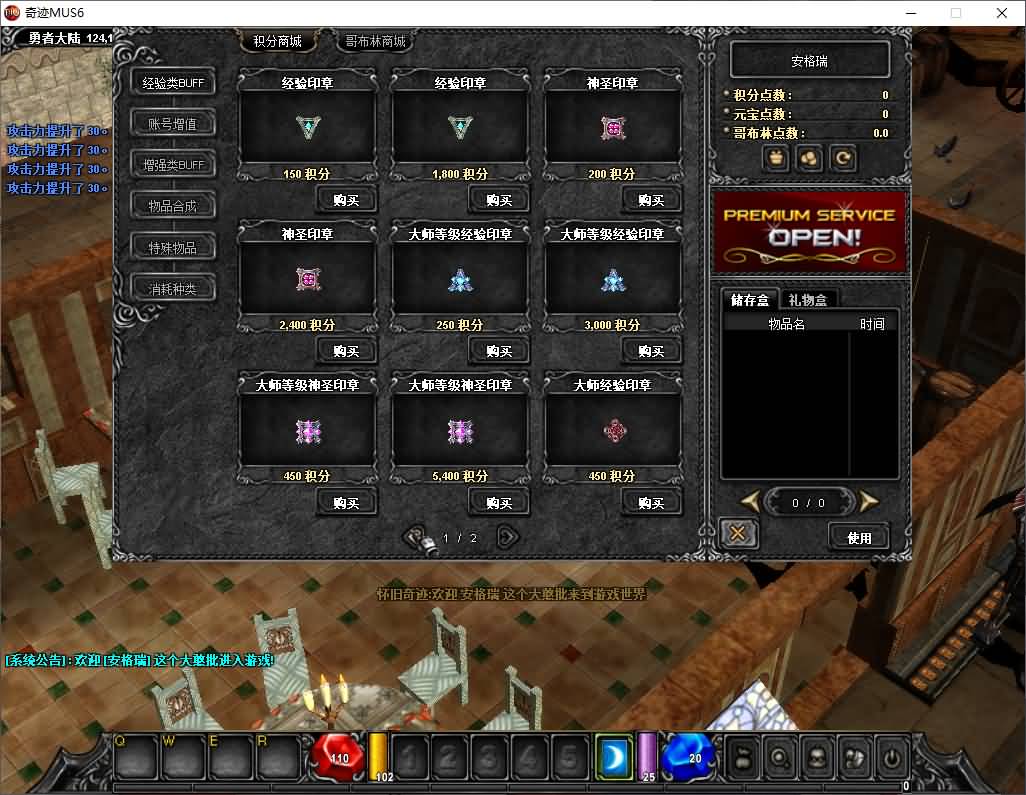Viewport: 1026px width, 795px height.
Task: Buy the 200 积分 神圣印章
Action: pos(651,200)
